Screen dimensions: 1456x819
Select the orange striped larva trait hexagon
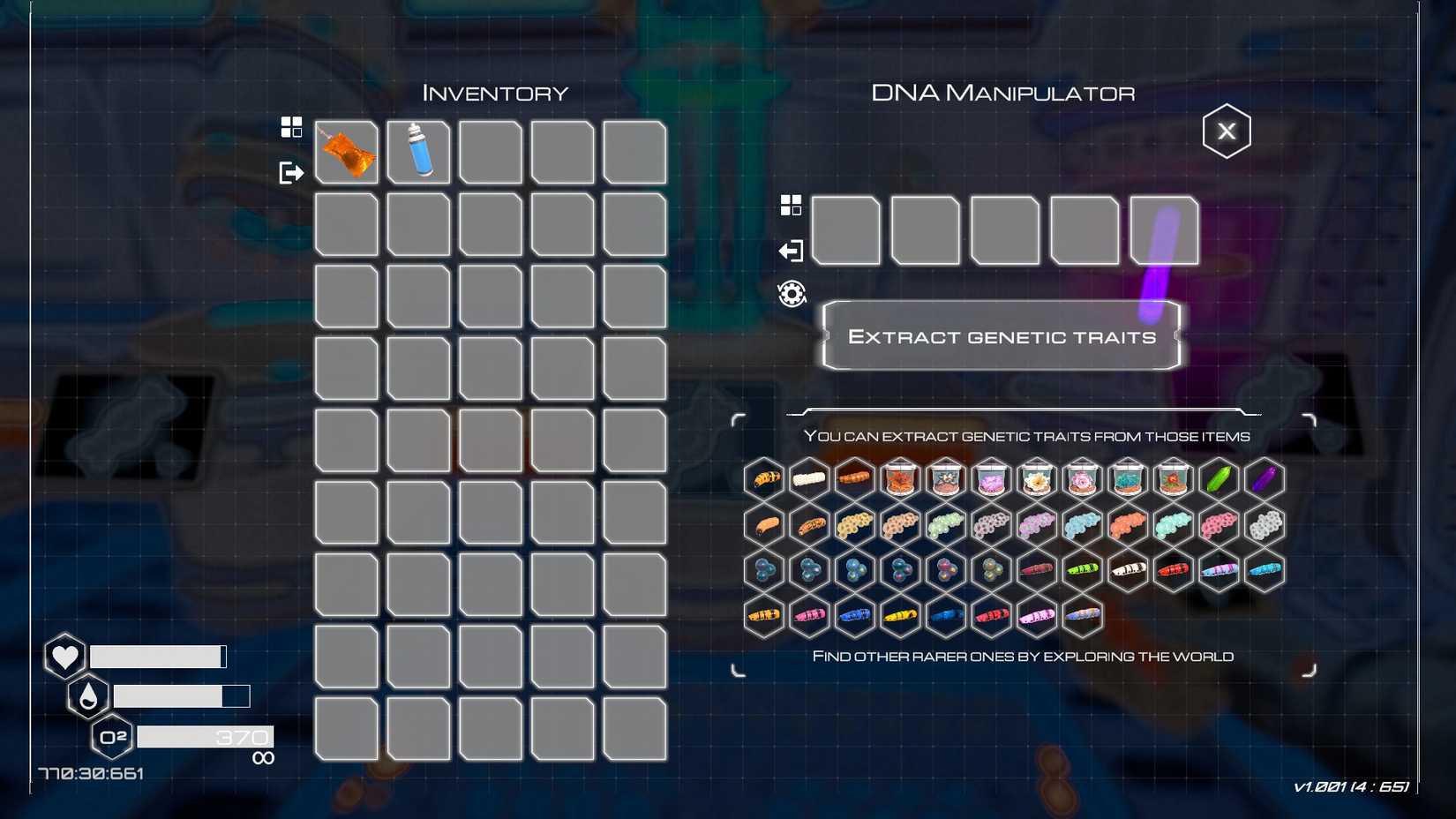point(764,479)
